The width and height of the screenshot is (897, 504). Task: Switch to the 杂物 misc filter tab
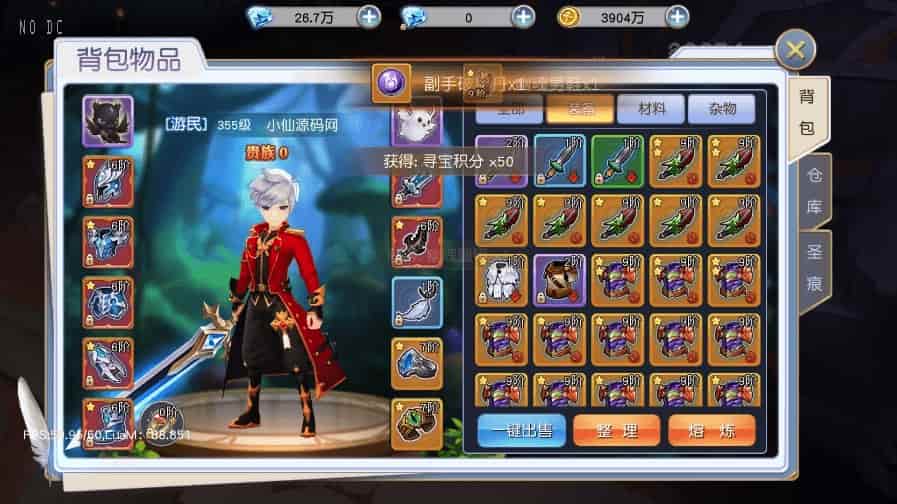click(x=726, y=110)
